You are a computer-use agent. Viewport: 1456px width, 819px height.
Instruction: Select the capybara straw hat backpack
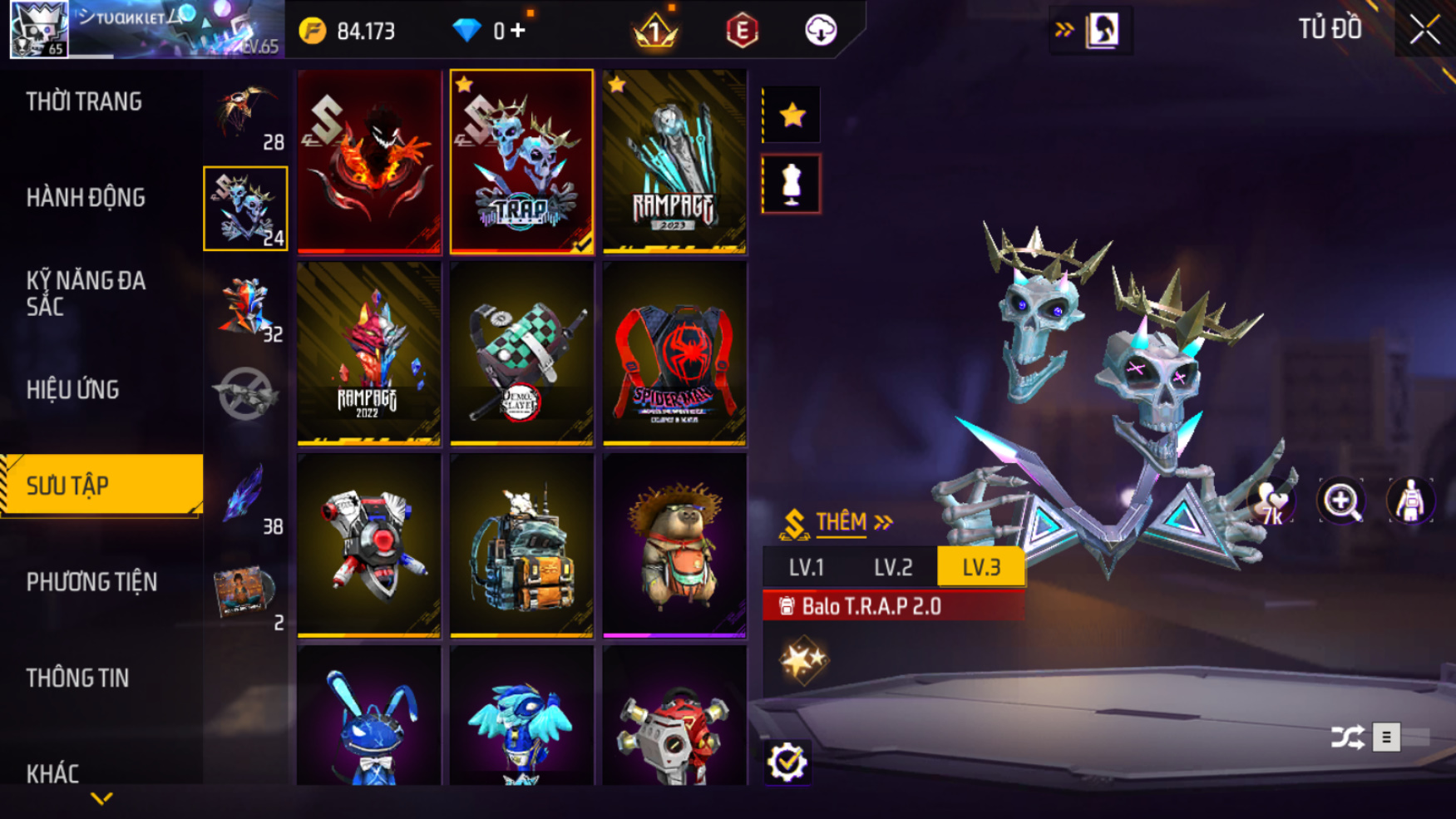[x=674, y=545]
